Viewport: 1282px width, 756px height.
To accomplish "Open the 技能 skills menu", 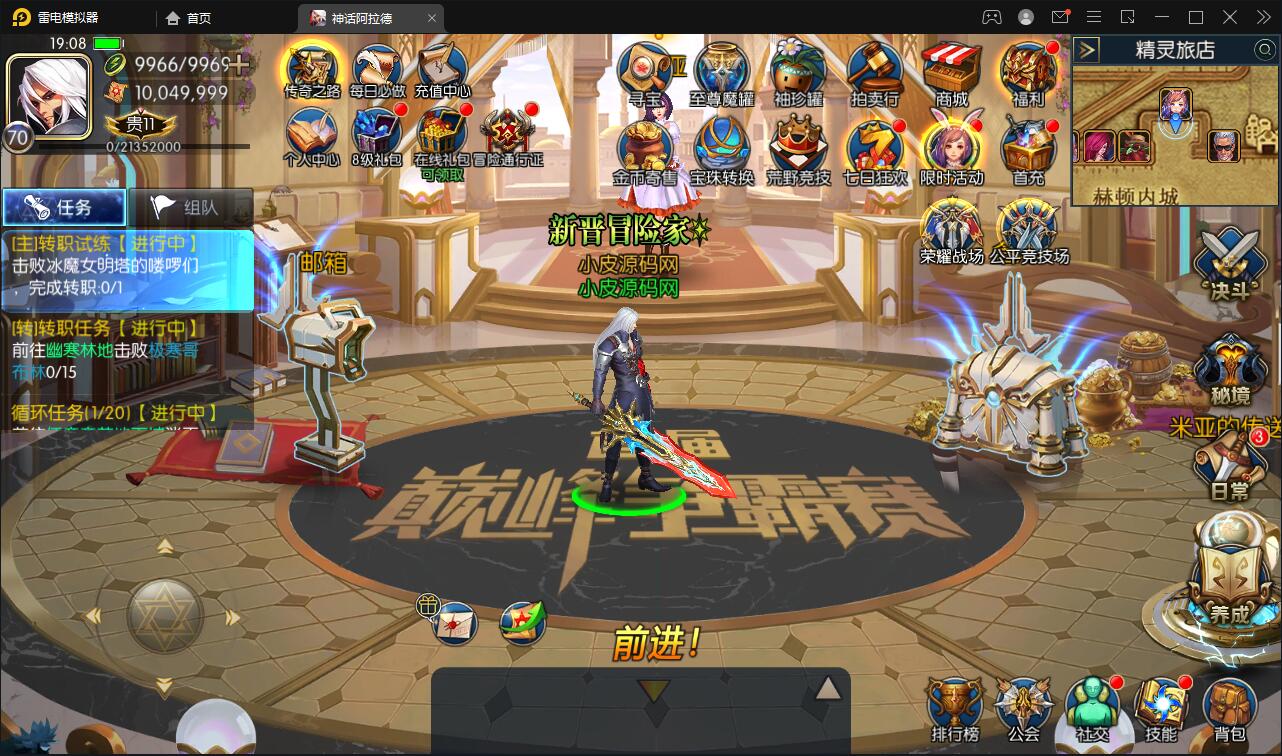I will click(x=1160, y=708).
